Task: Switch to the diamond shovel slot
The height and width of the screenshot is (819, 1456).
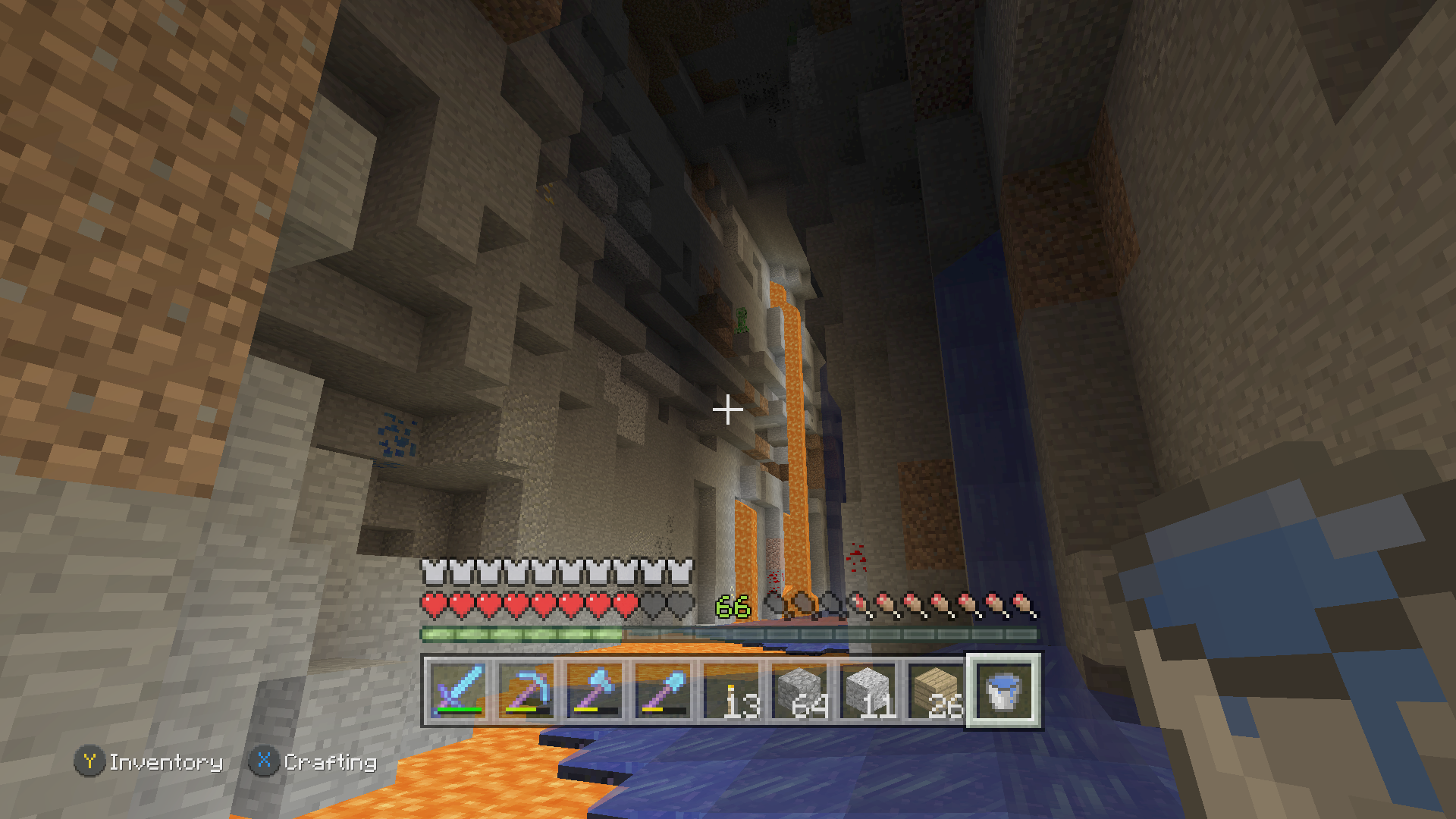Action: point(663,691)
